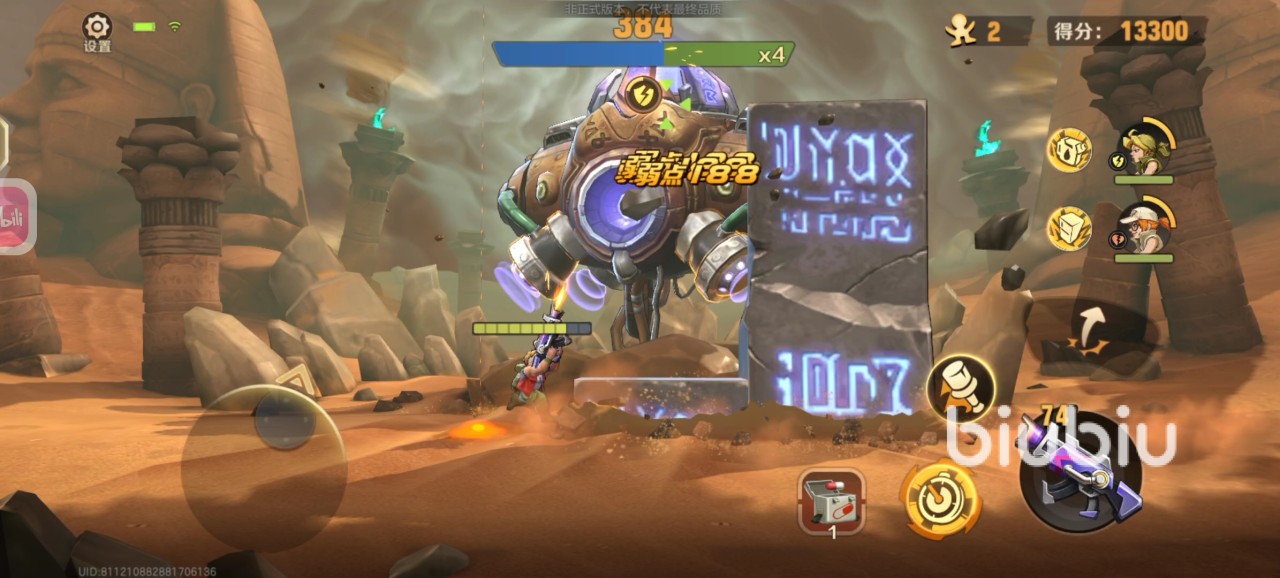Viewport: 1280px width, 578px height.
Task: Trigger the top golden cube character skill
Action: point(1069,150)
